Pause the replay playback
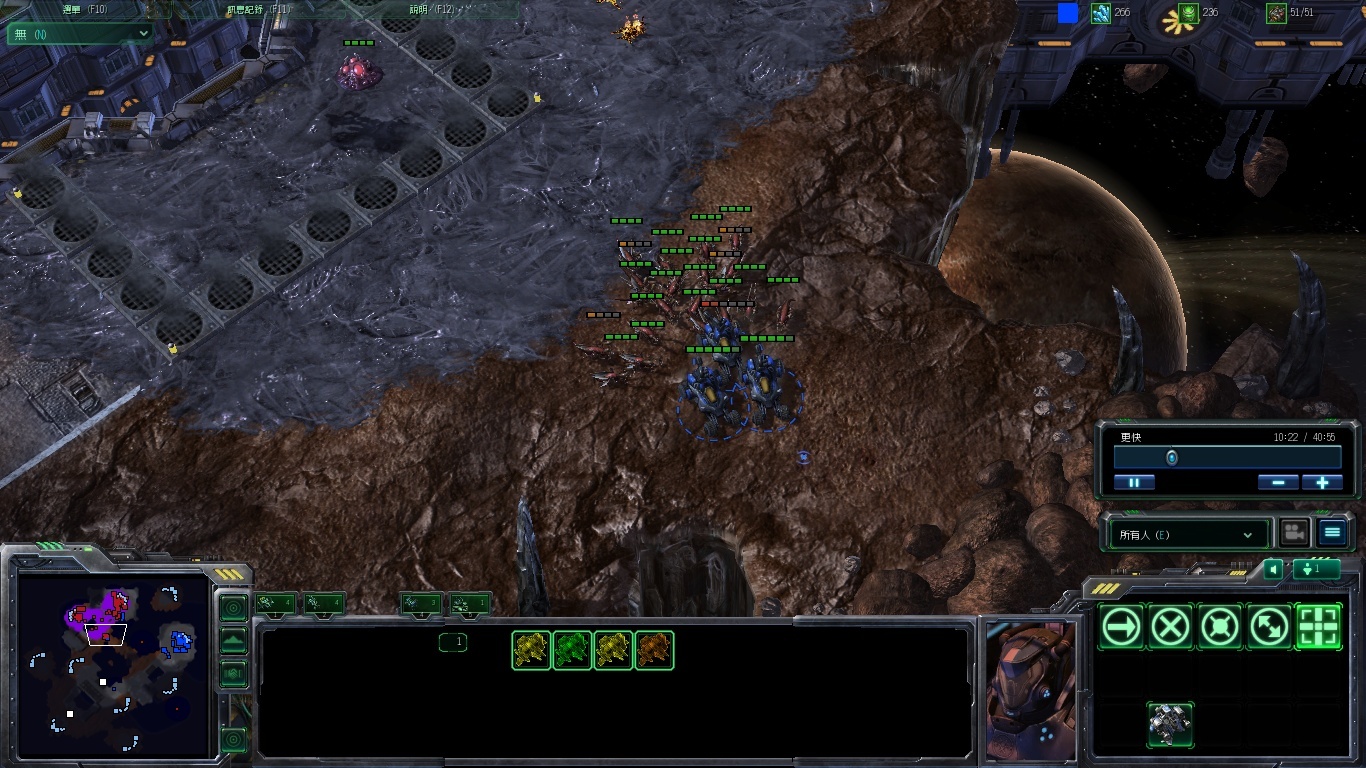This screenshot has height=768, width=1366. point(1134,482)
